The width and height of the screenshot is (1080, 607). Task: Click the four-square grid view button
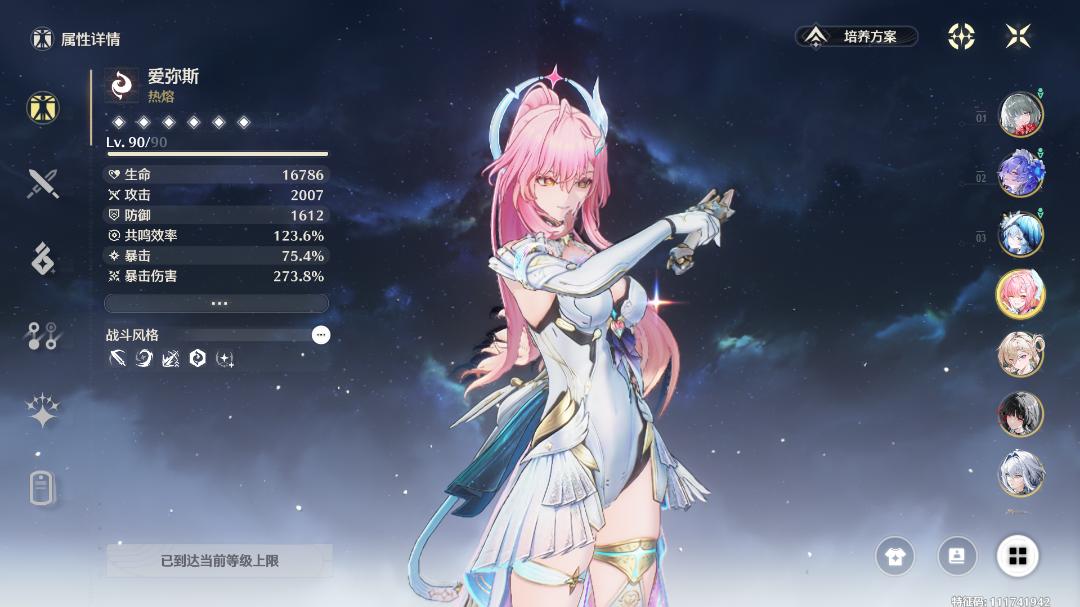1018,556
